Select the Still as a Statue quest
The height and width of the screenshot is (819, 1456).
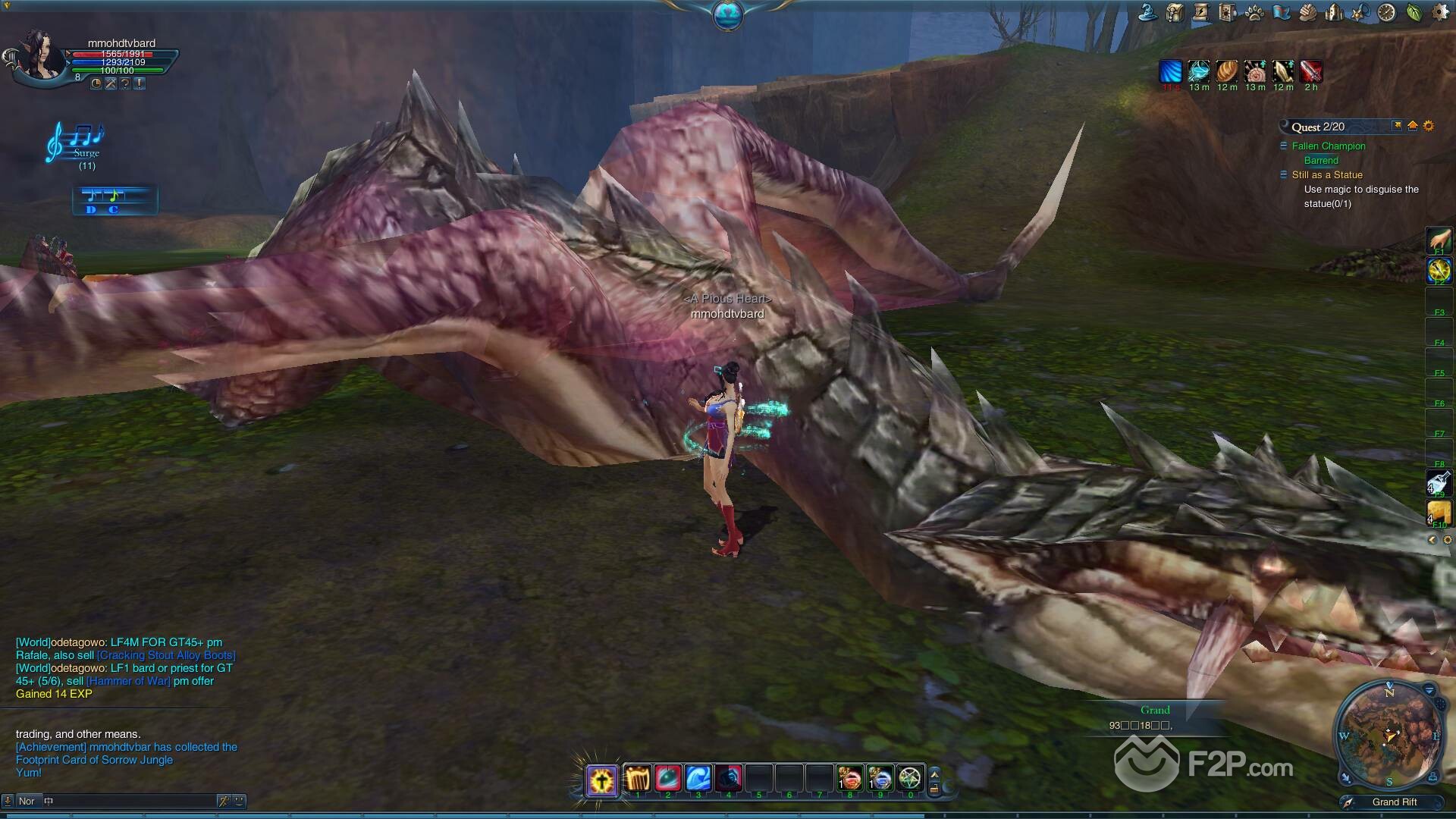click(x=1327, y=175)
